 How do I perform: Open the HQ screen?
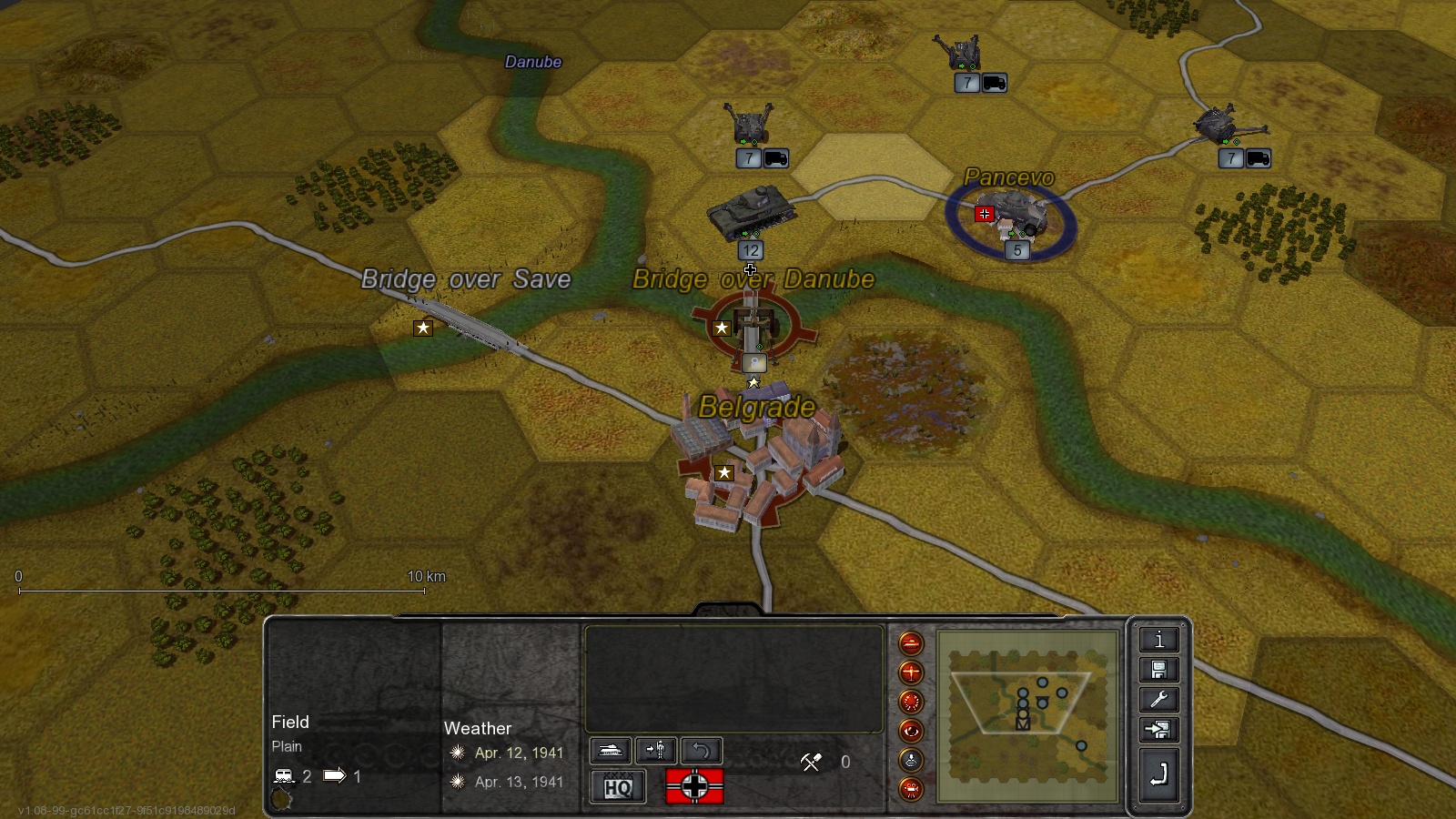pos(617,787)
